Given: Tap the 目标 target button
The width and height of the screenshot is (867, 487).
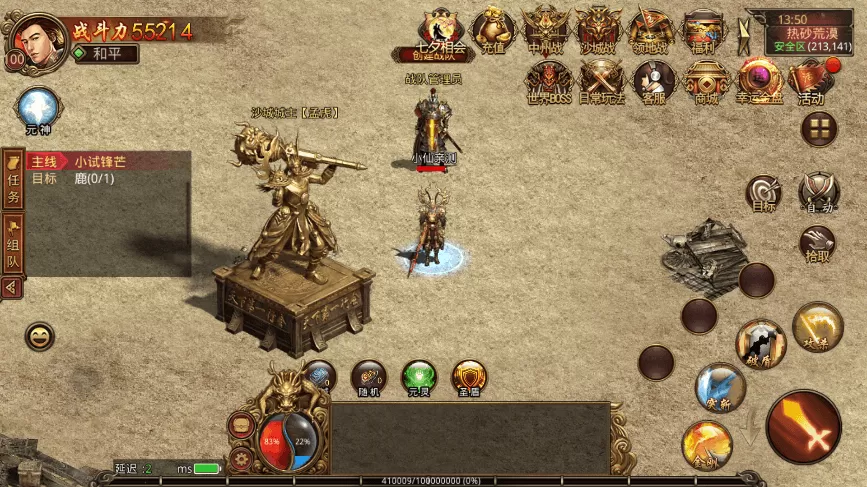Looking at the screenshot, I should 764,193.
